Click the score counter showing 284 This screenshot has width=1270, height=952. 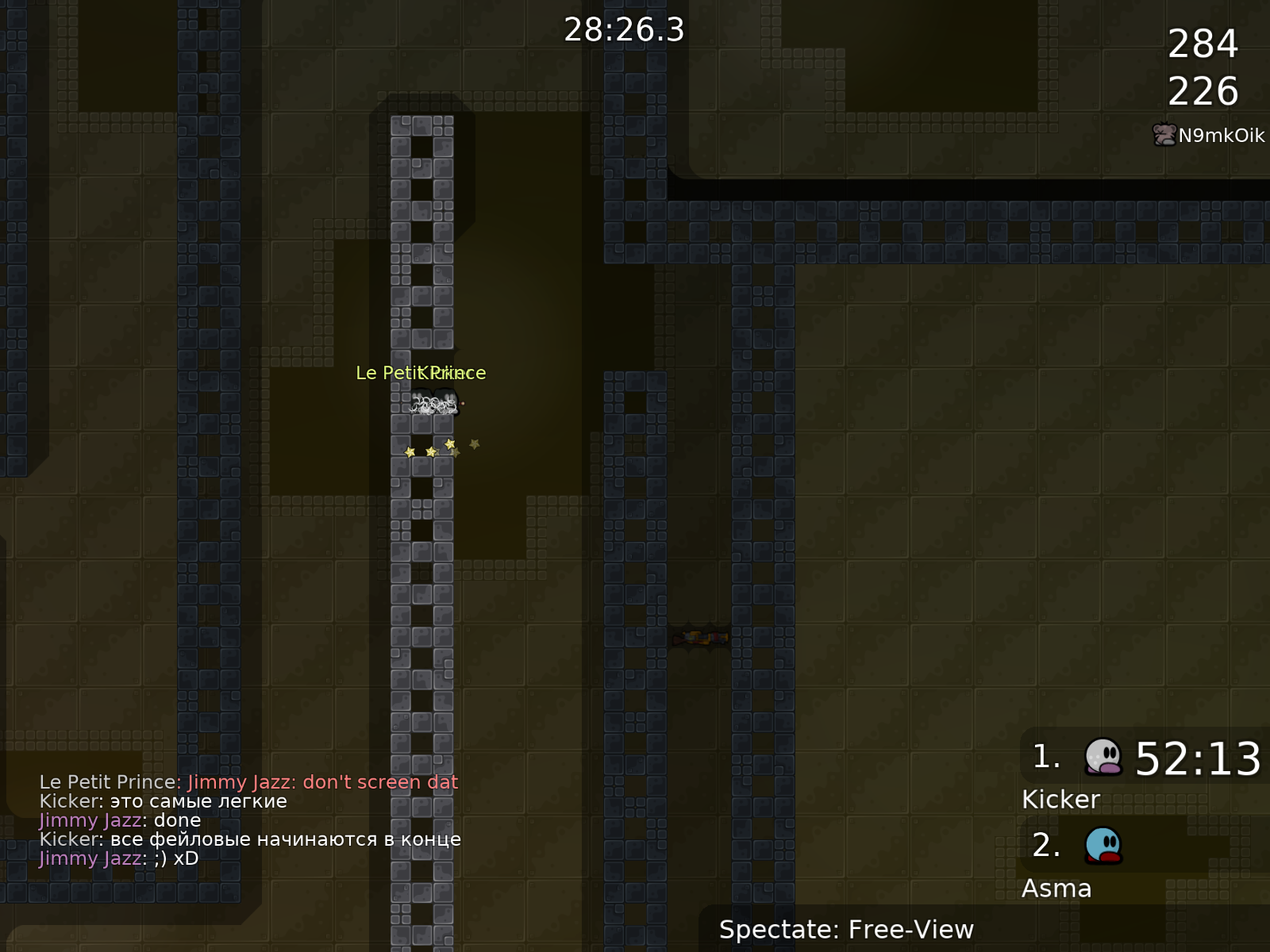1203,45
